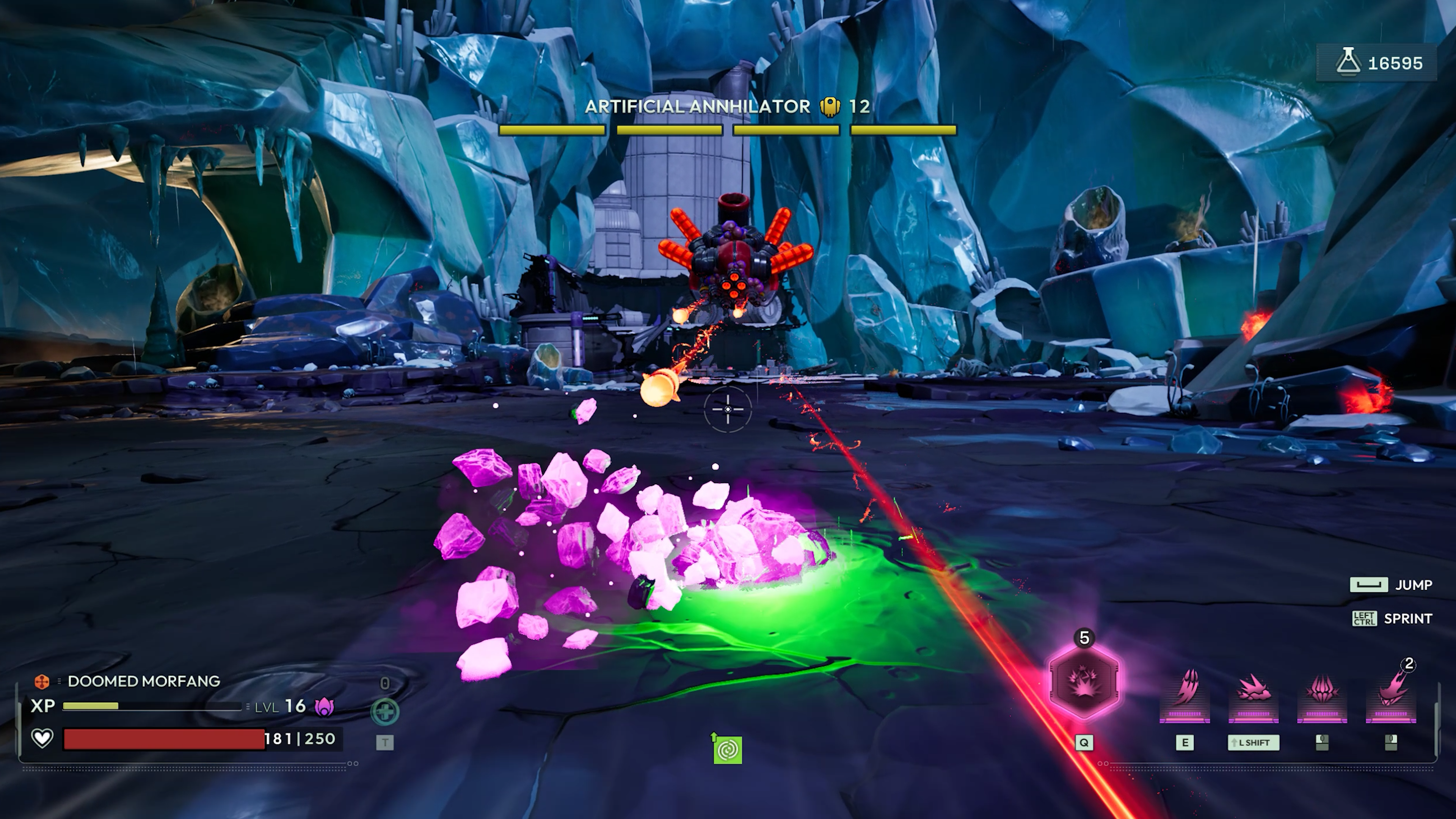Select the green spiral buff icon
The width and height of the screenshot is (1456, 819).
coord(728,751)
